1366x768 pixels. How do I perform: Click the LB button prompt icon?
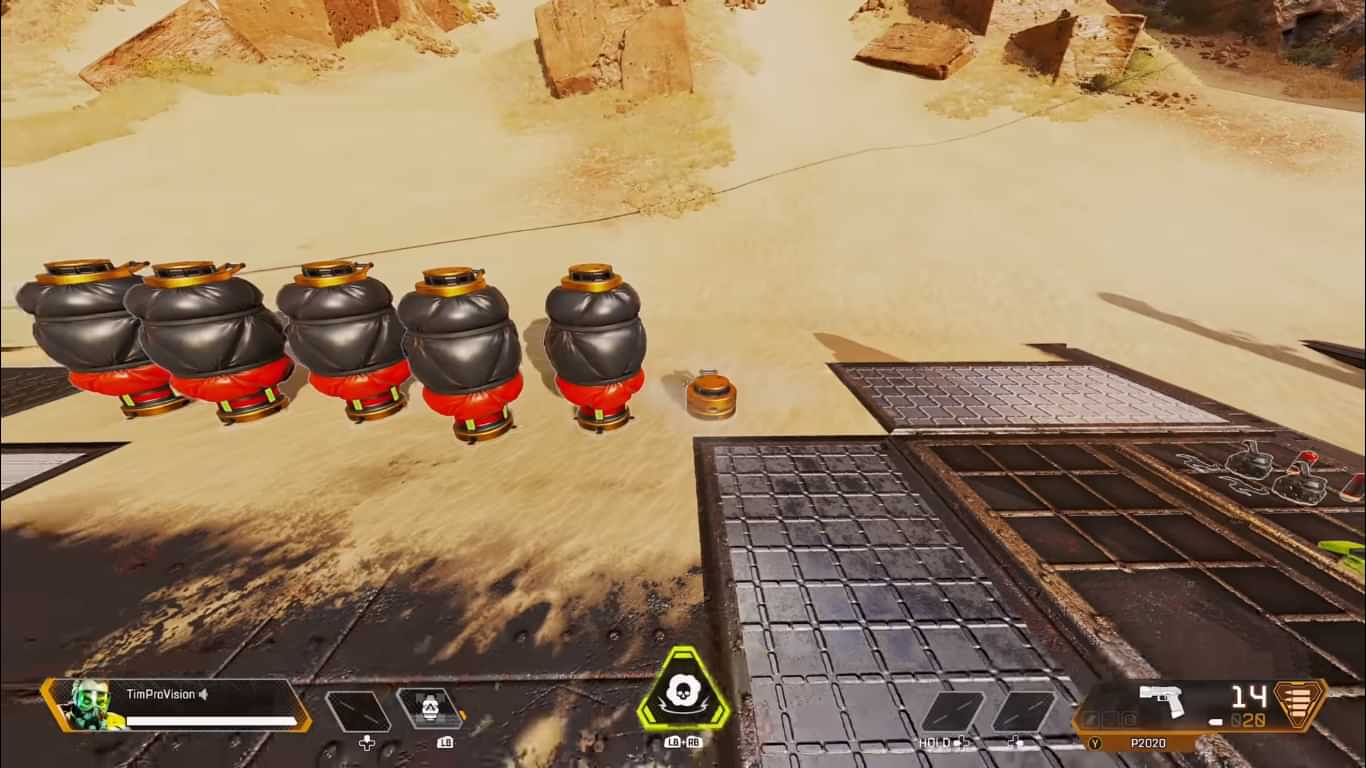[445, 742]
